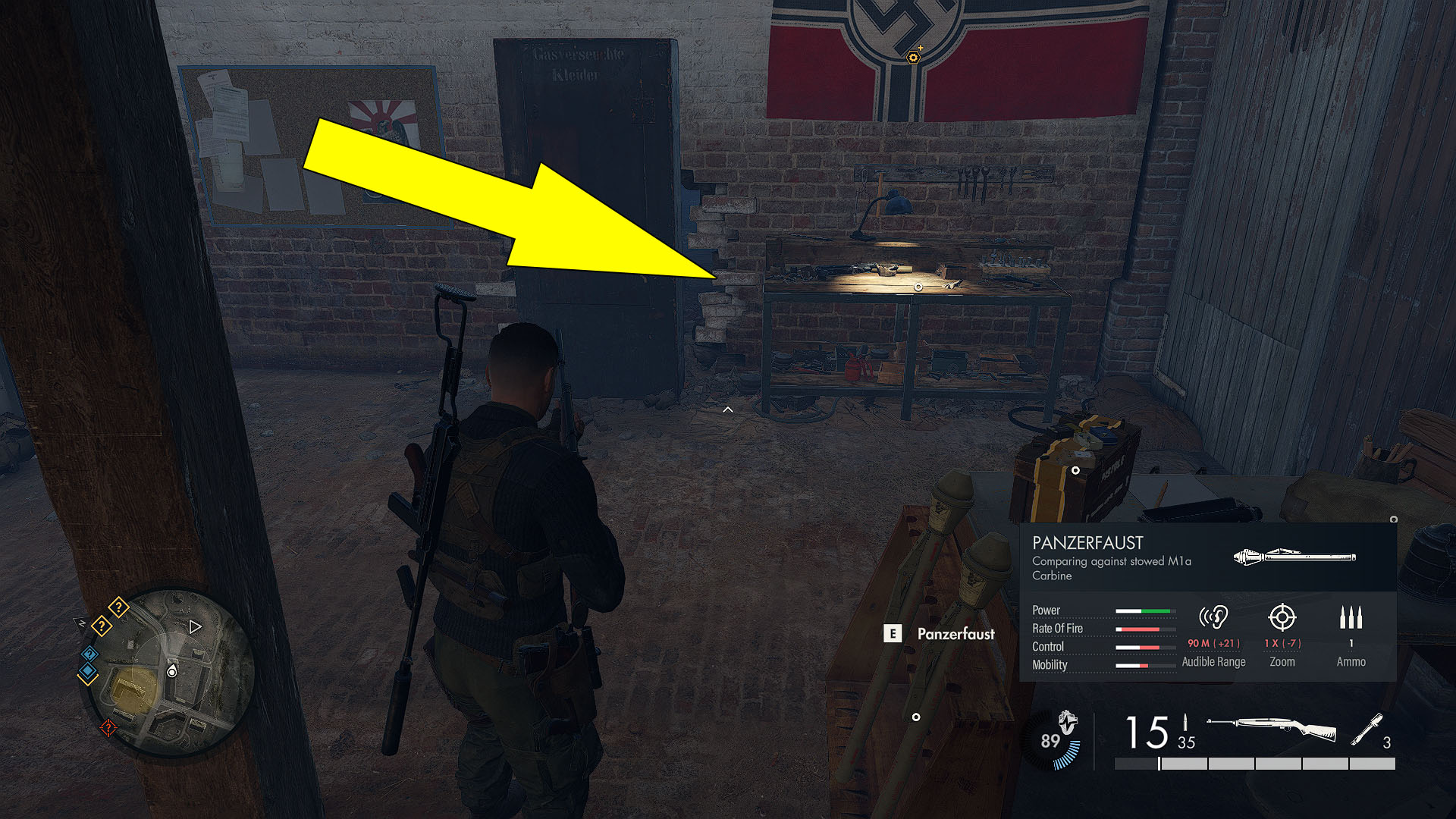The image size is (1456, 819).
Task: Select the Zoom crosshair icon
Action: (1282, 617)
